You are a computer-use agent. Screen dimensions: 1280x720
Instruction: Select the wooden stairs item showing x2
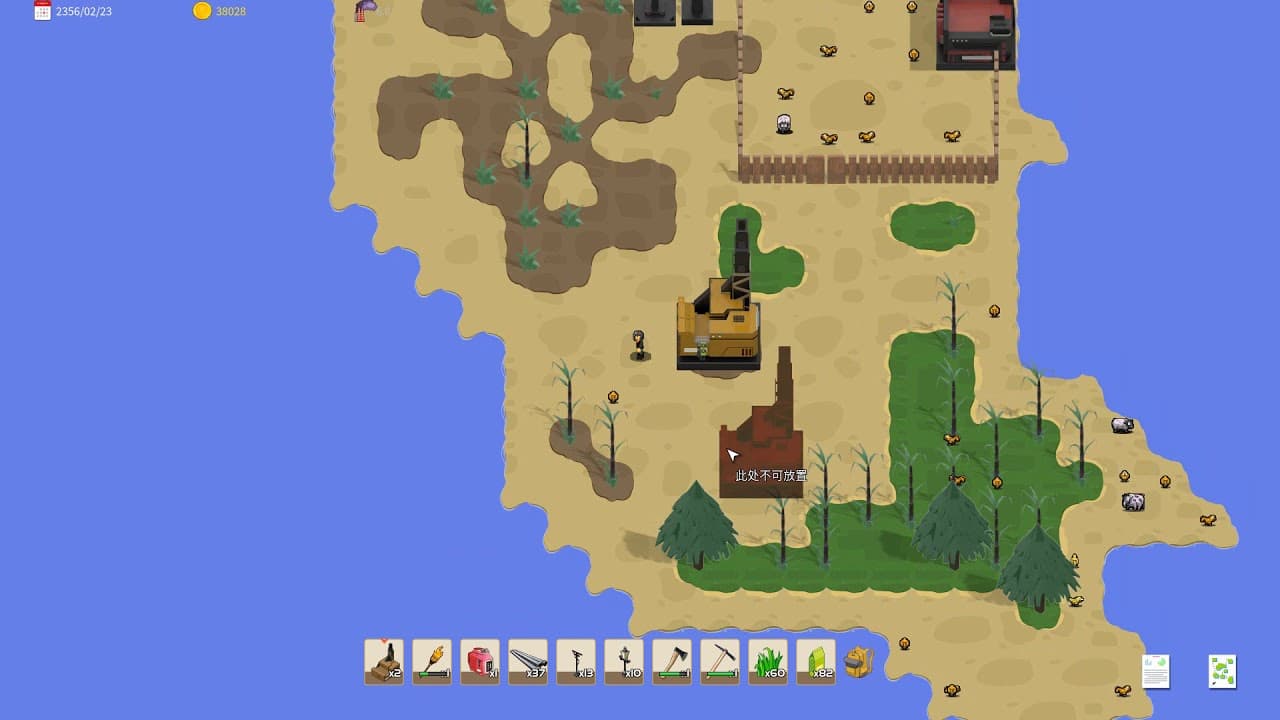[384, 660]
